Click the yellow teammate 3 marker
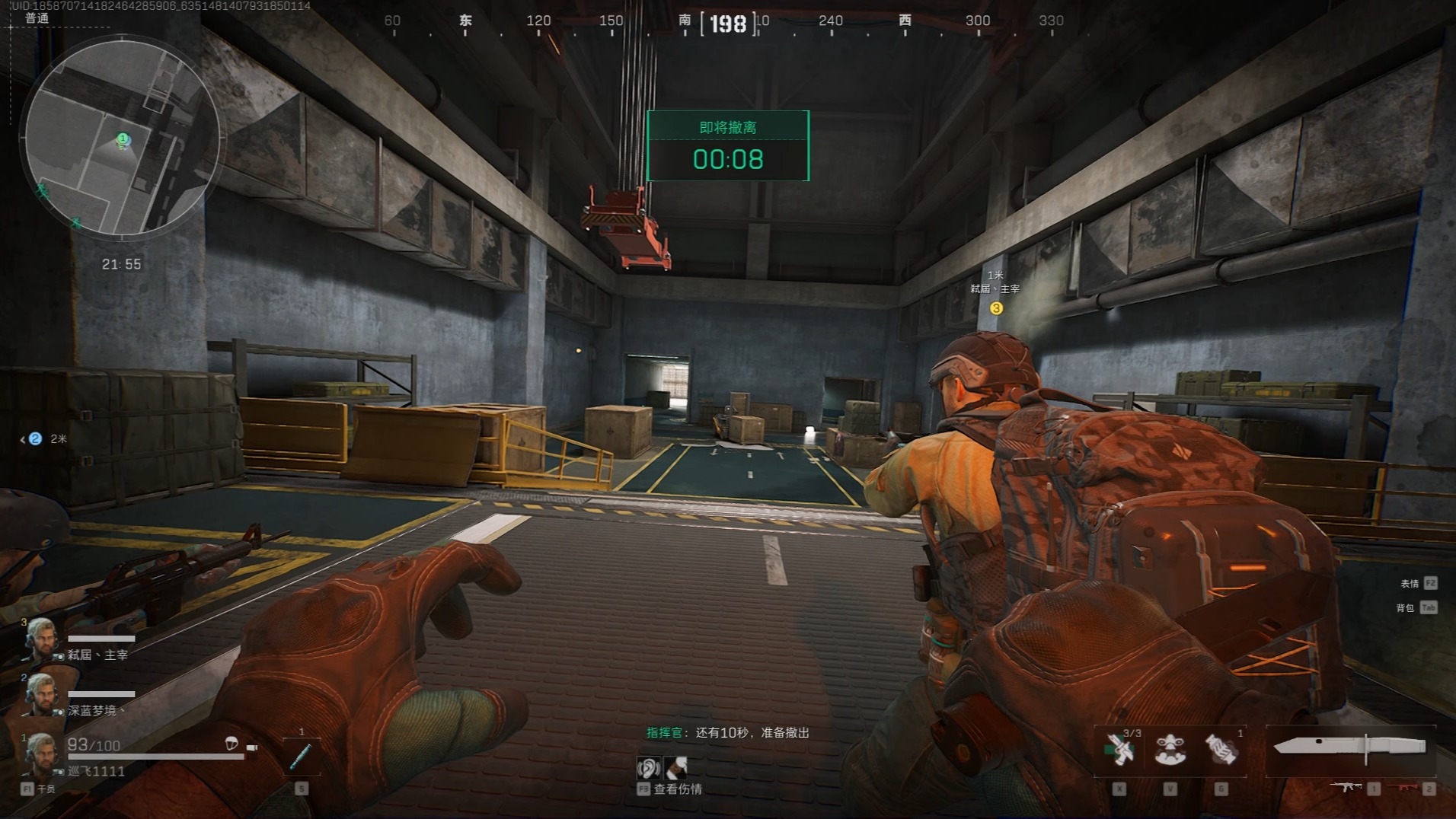 (995, 308)
